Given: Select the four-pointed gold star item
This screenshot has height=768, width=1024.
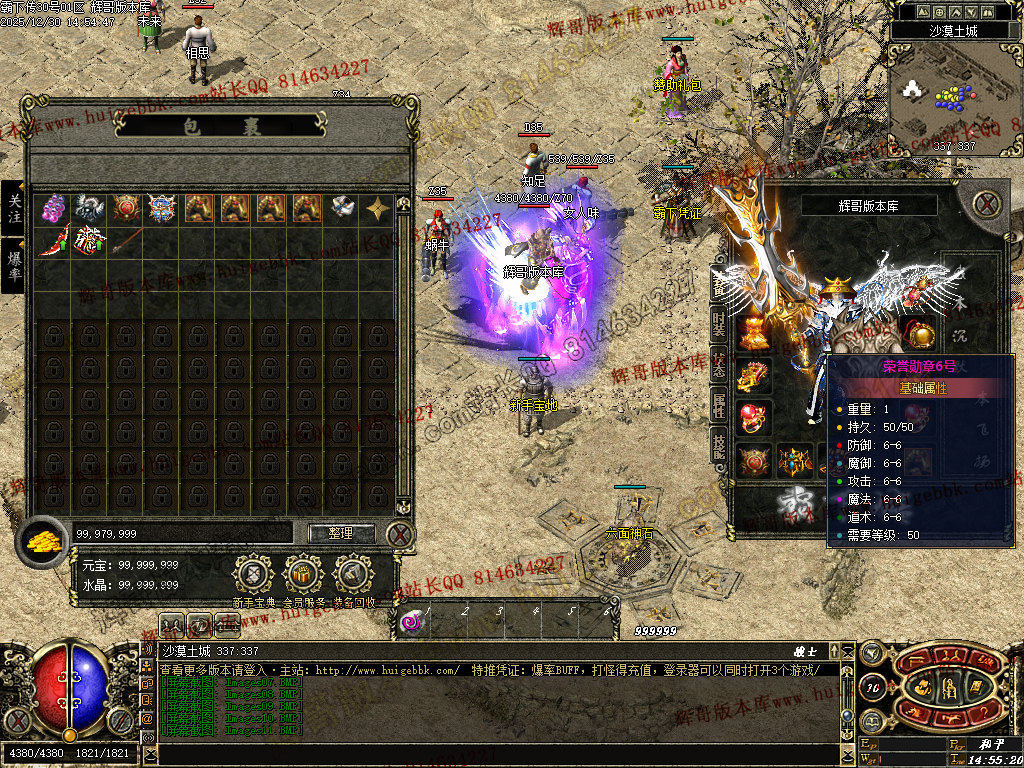Looking at the screenshot, I should click(378, 208).
